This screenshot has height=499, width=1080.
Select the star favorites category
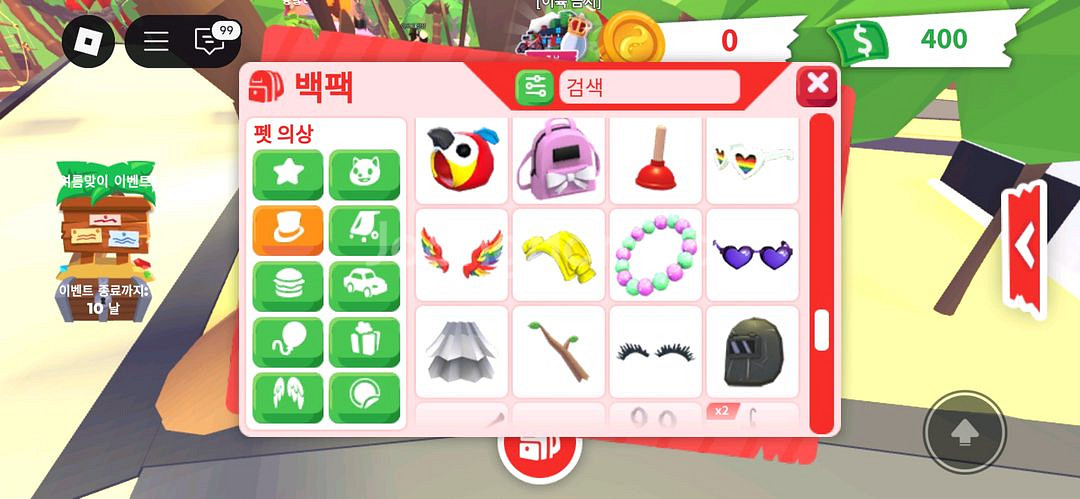pos(288,174)
